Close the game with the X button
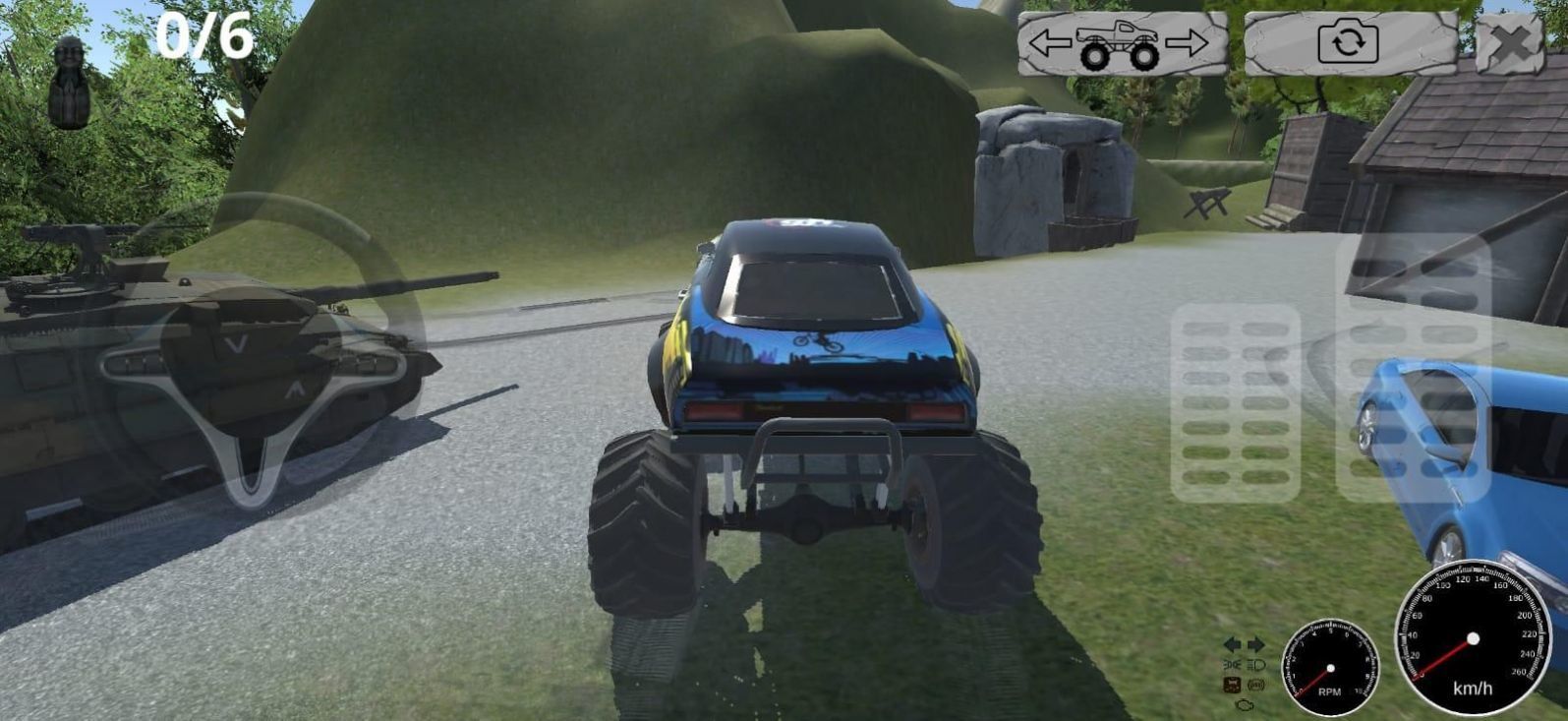 tap(1510, 45)
